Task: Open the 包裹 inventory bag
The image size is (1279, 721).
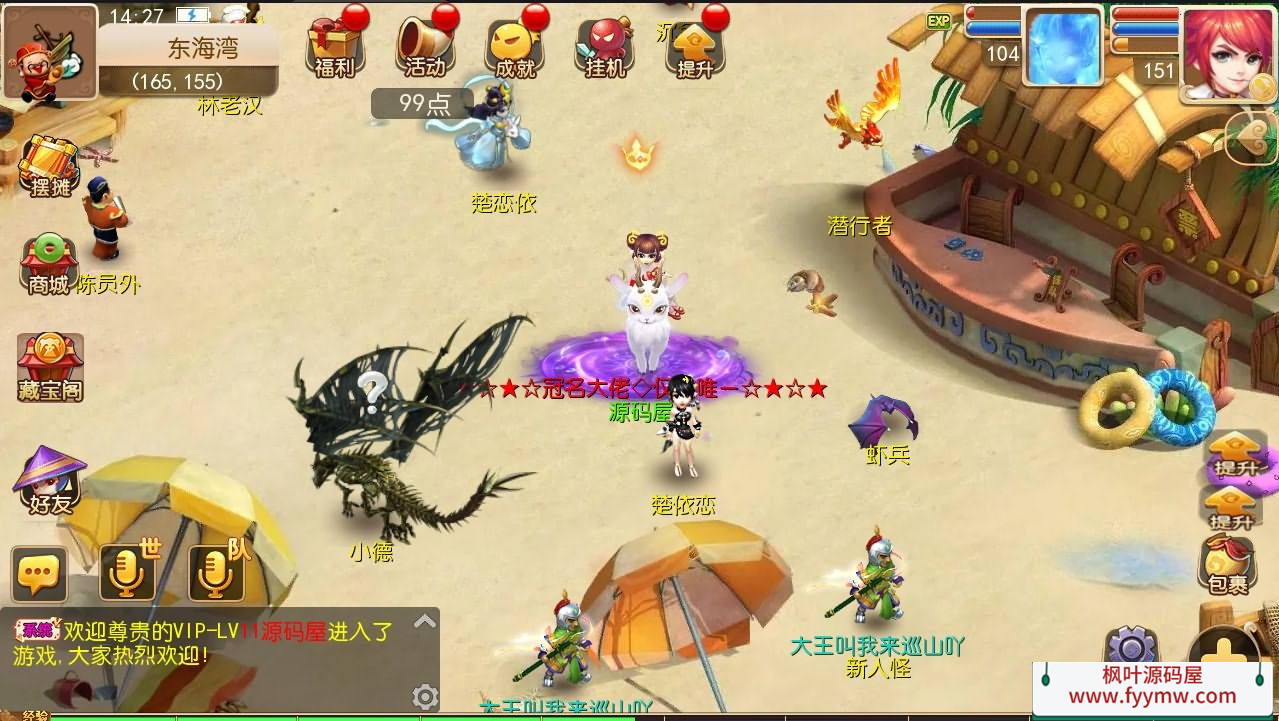Action: tap(1227, 565)
